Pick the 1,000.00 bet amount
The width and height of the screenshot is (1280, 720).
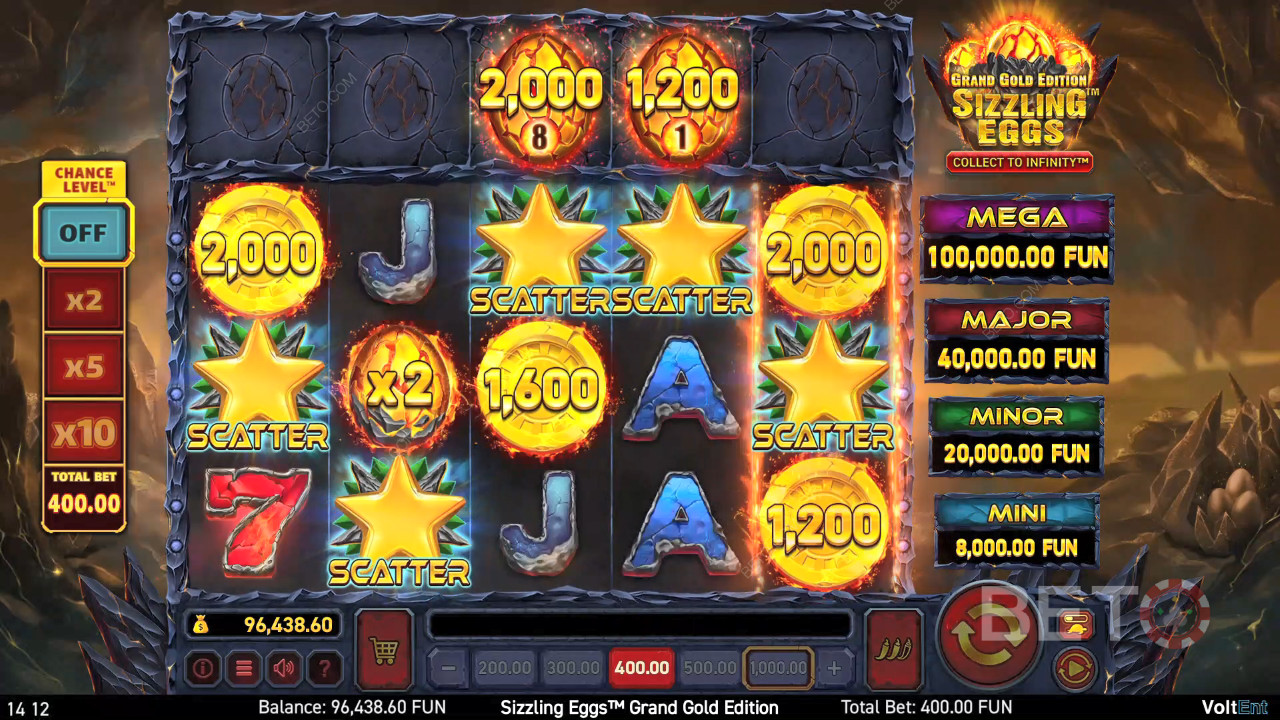(x=778, y=668)
